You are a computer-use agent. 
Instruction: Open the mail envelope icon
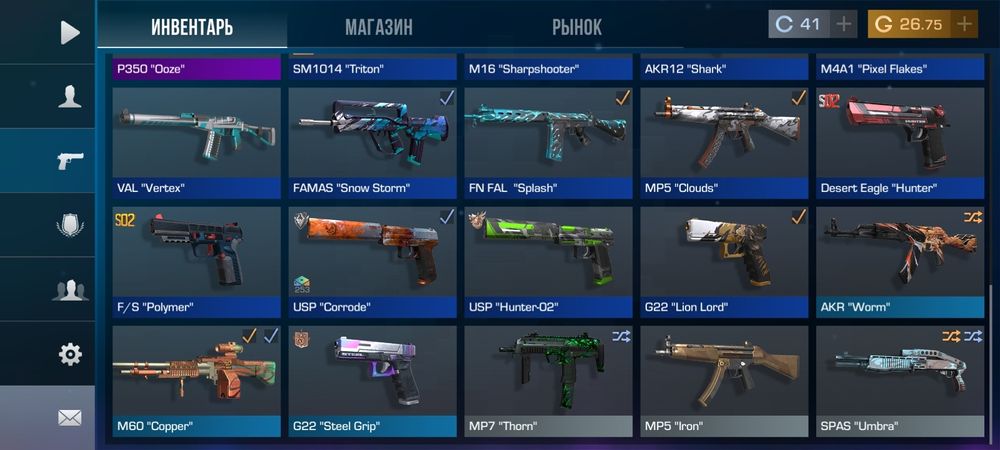[x=69, y=418]
